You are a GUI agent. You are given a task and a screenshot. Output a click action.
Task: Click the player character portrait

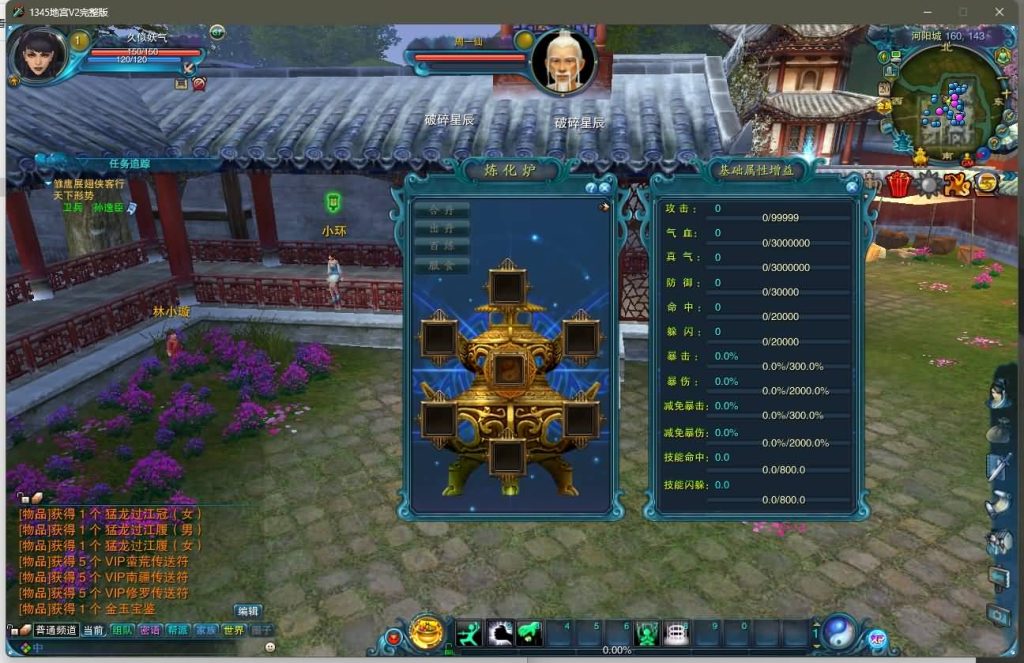coord(38,56)
